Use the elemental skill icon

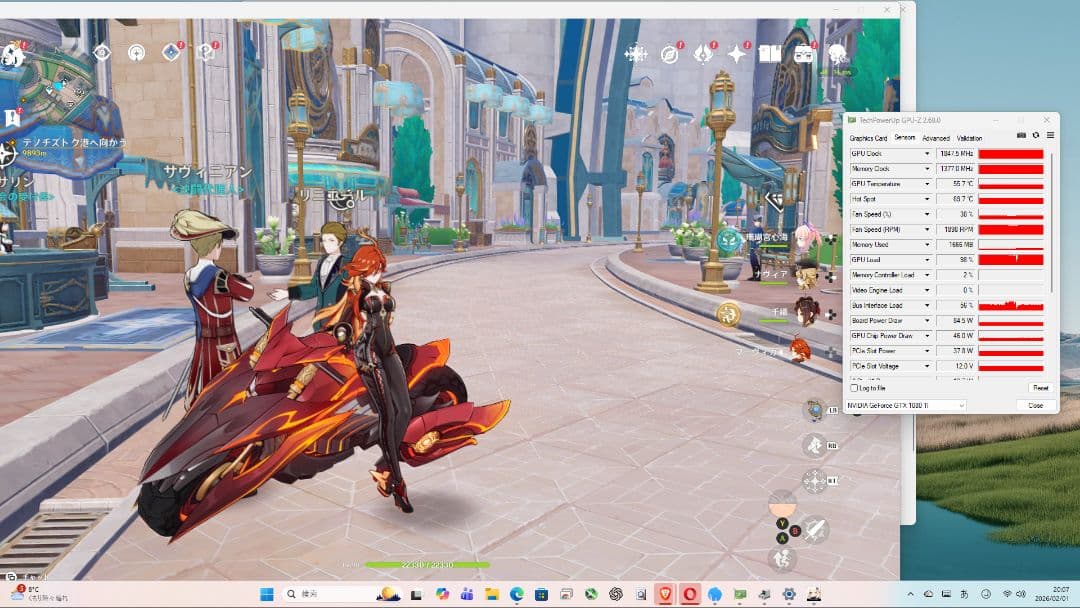[815, 445]
